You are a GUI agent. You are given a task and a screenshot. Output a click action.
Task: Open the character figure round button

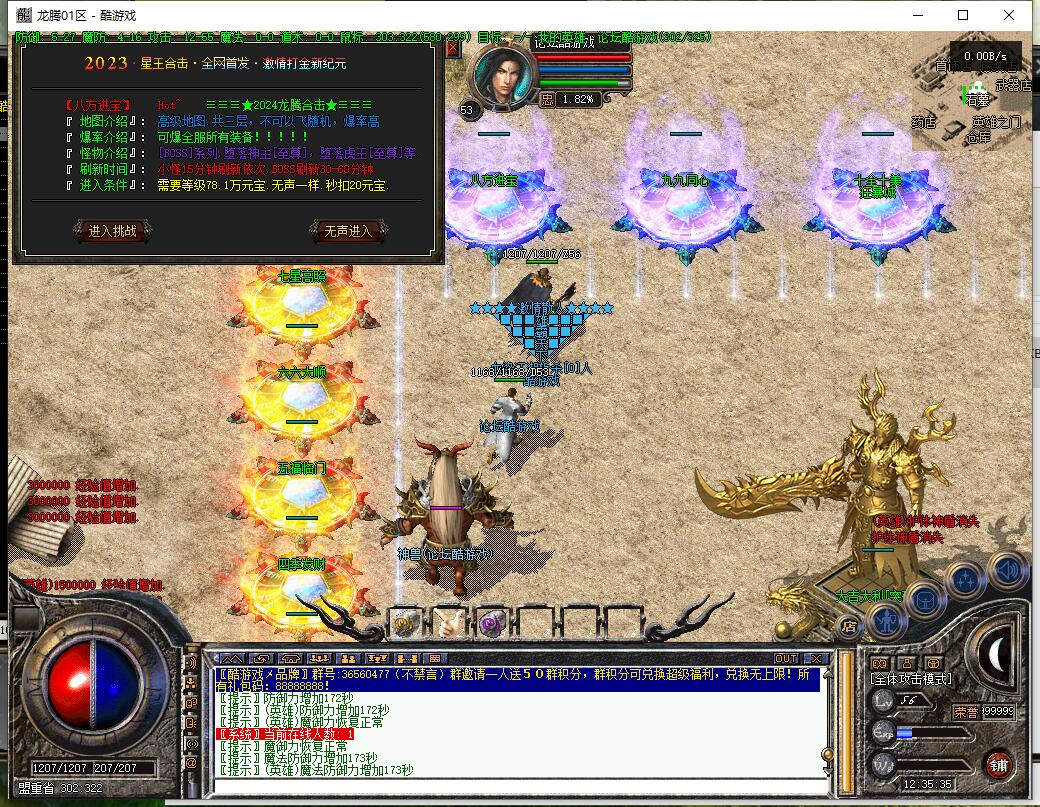click(x=885, y=620)
